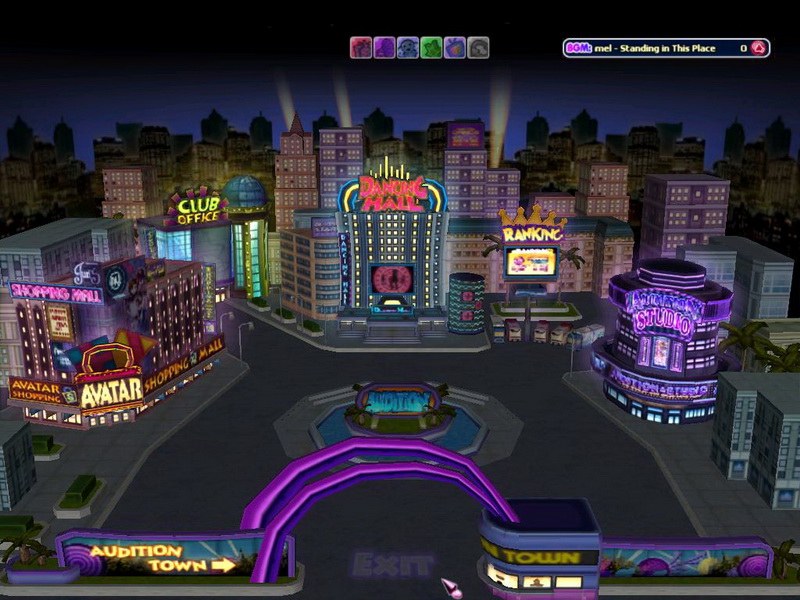Click the green icon in top row

[x=431, y=48]
